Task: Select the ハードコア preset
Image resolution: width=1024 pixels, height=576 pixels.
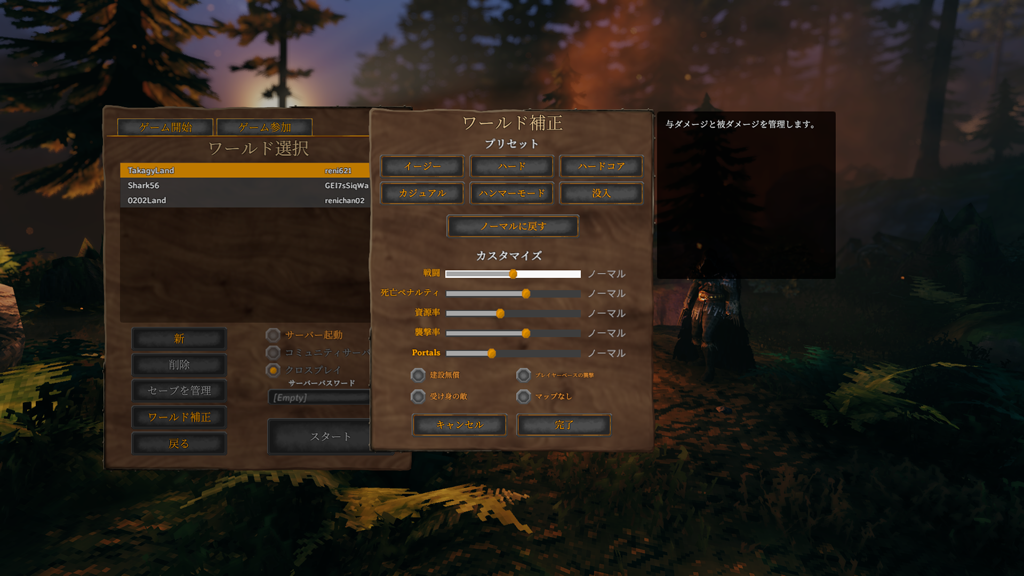Action: [600, 166]
